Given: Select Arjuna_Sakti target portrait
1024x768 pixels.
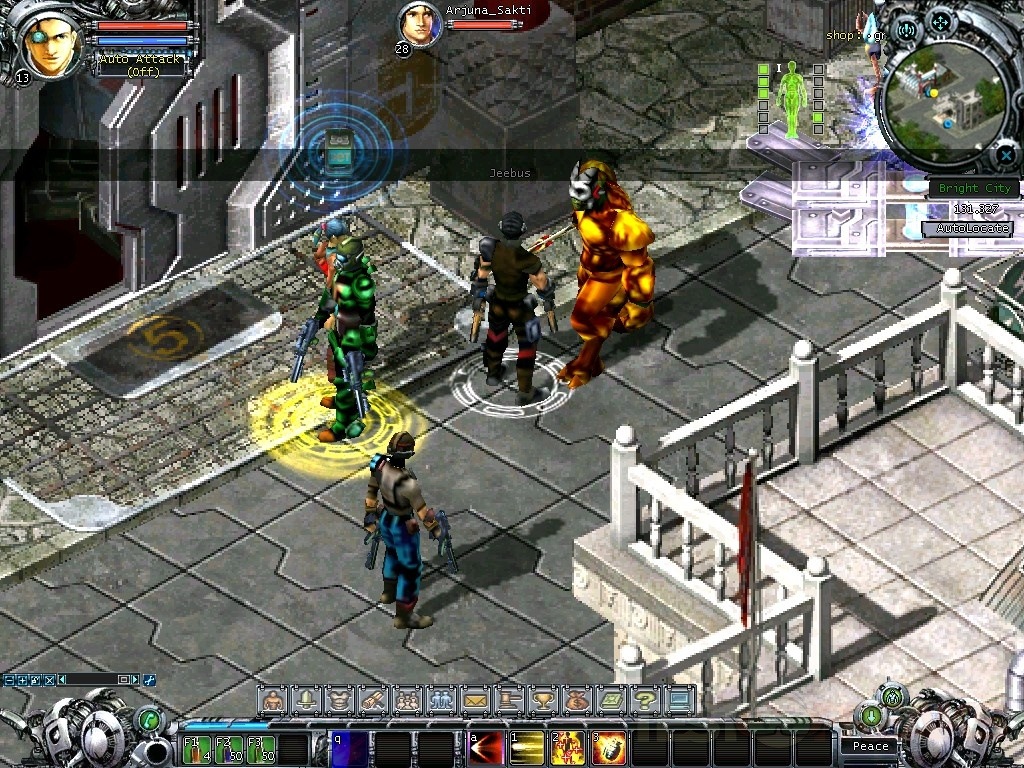Looking at the screenshot, I should pyautogui.click(x=420, y=24).
